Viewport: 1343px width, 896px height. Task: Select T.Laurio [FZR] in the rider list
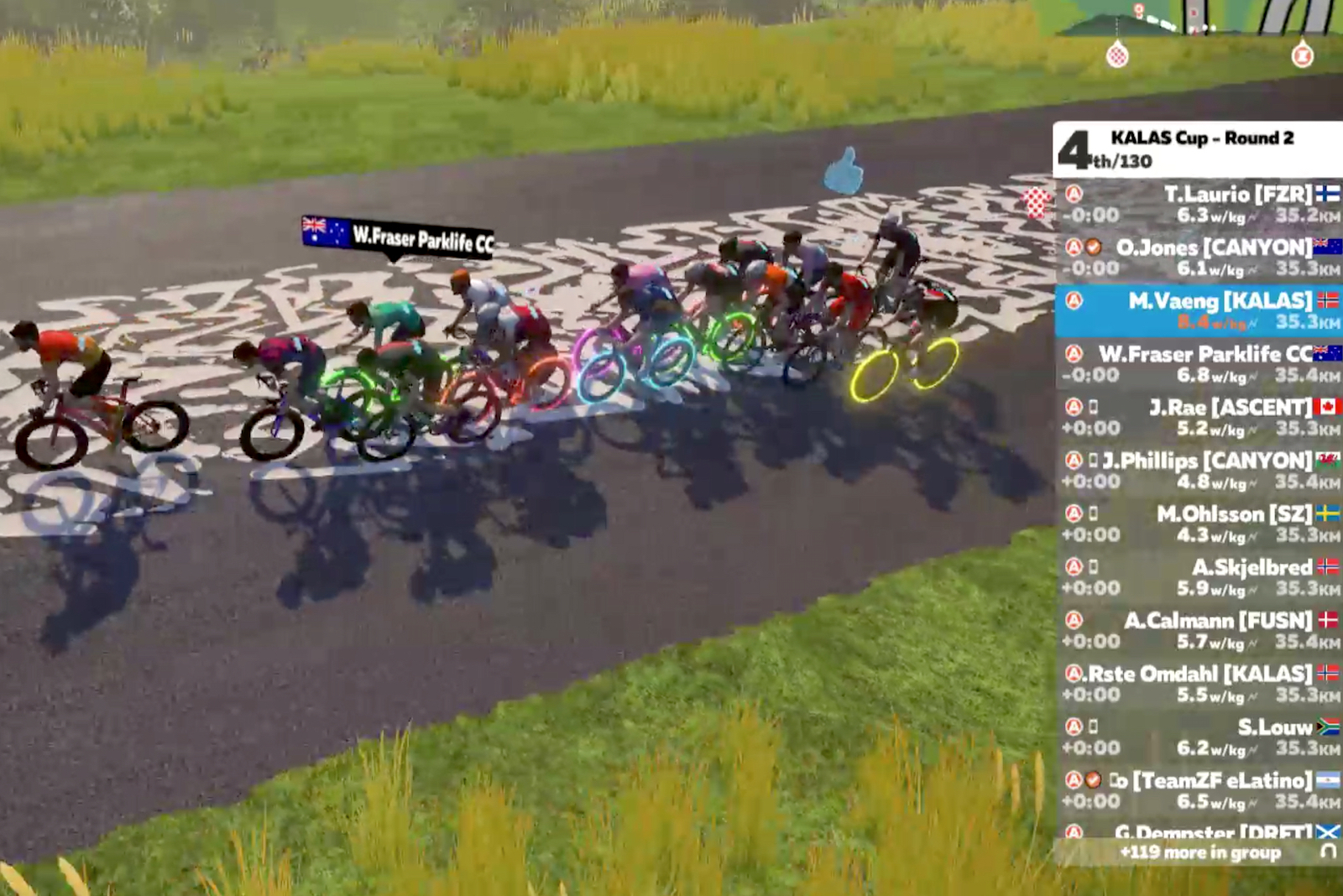(1199, 204)
